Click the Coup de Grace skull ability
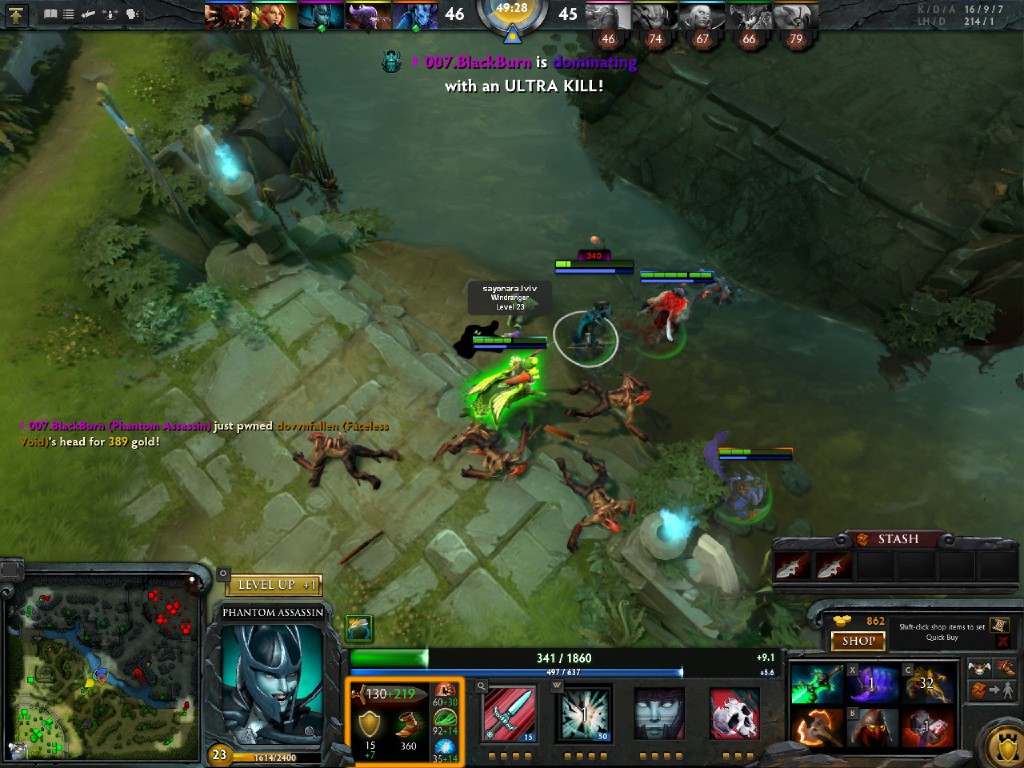1024x768 pixels. [734, 714]
